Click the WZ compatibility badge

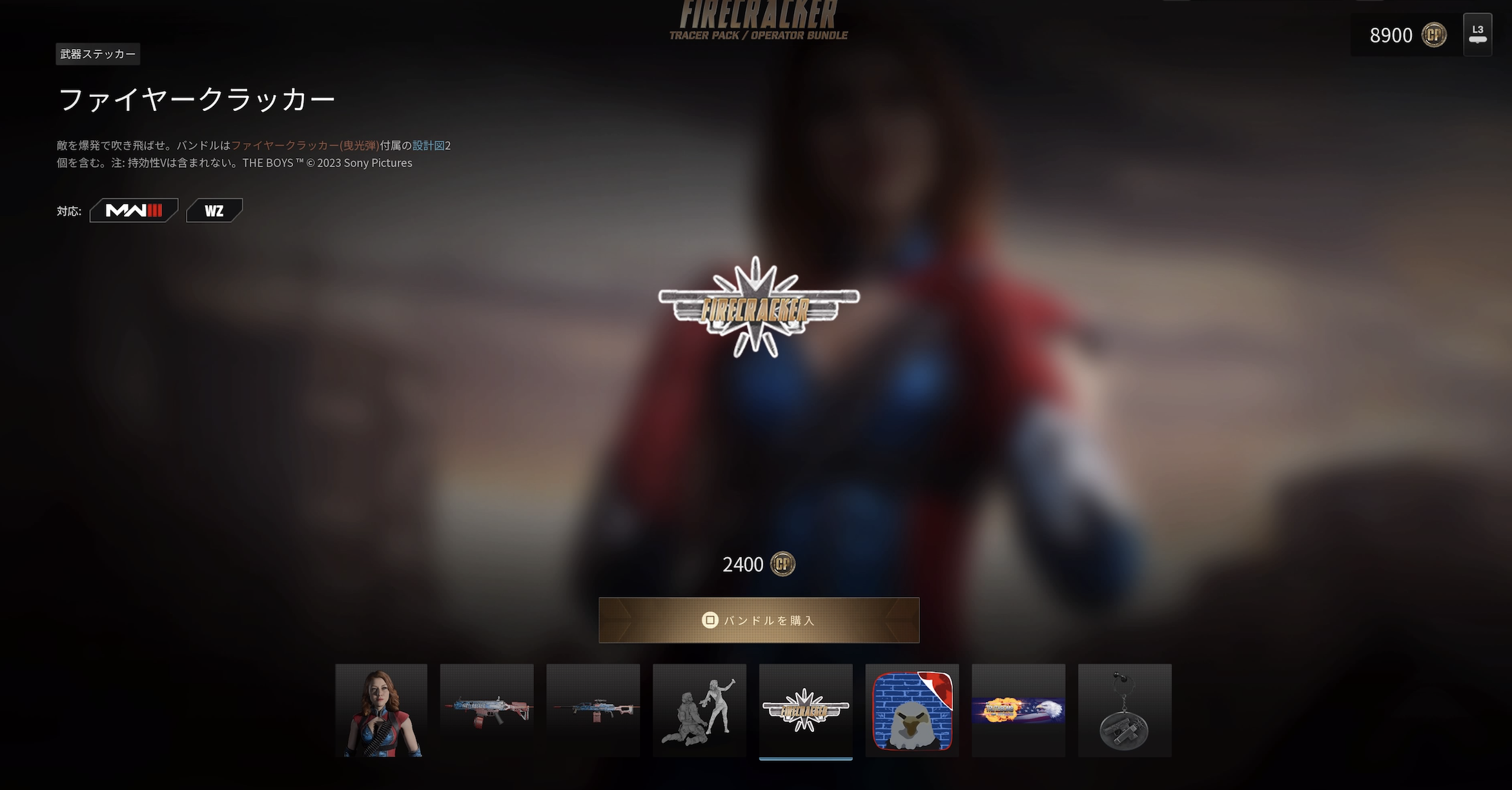(x=214, y=210)
